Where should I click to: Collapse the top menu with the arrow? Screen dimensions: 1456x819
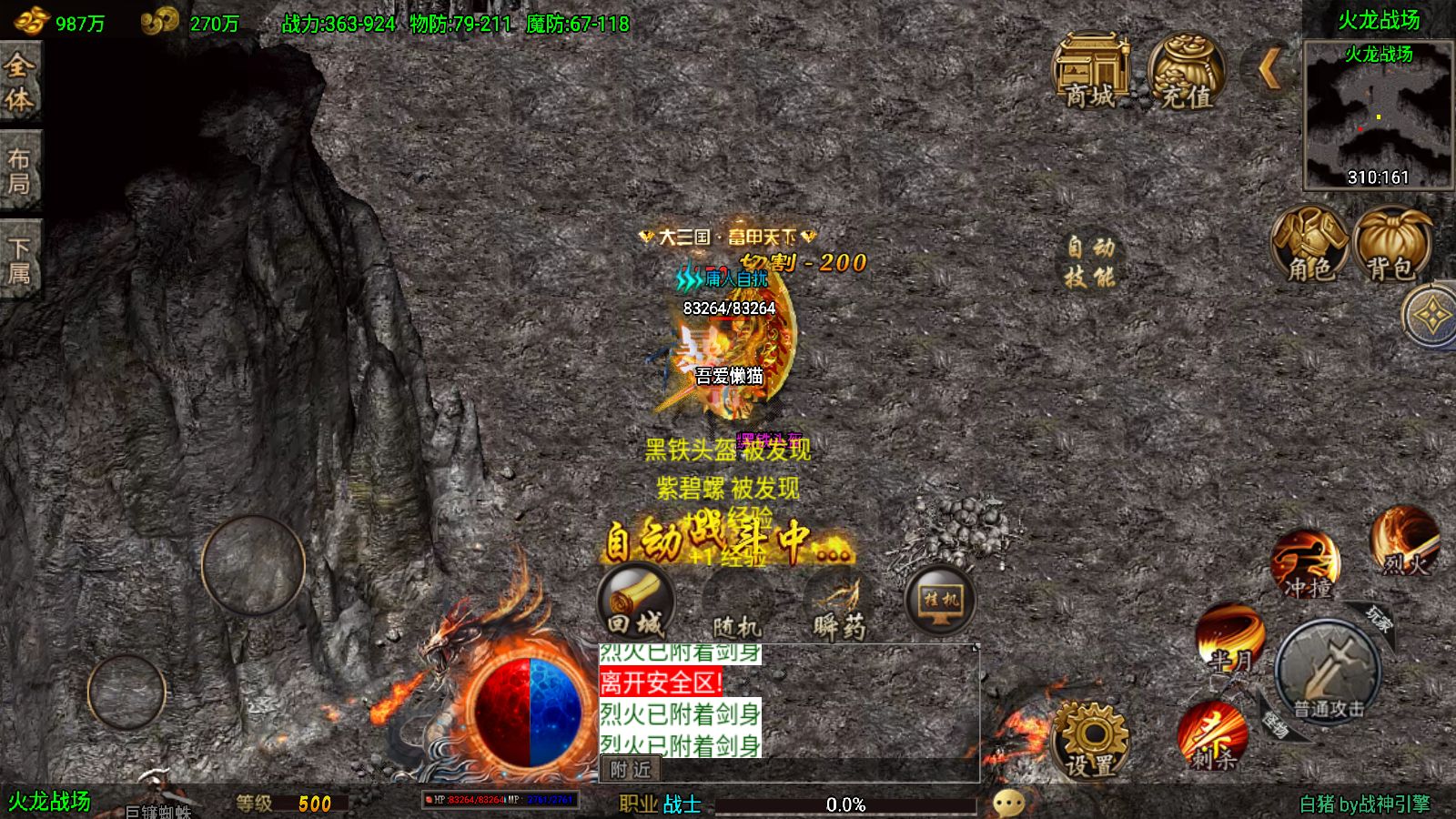(x=1269, y=67)
